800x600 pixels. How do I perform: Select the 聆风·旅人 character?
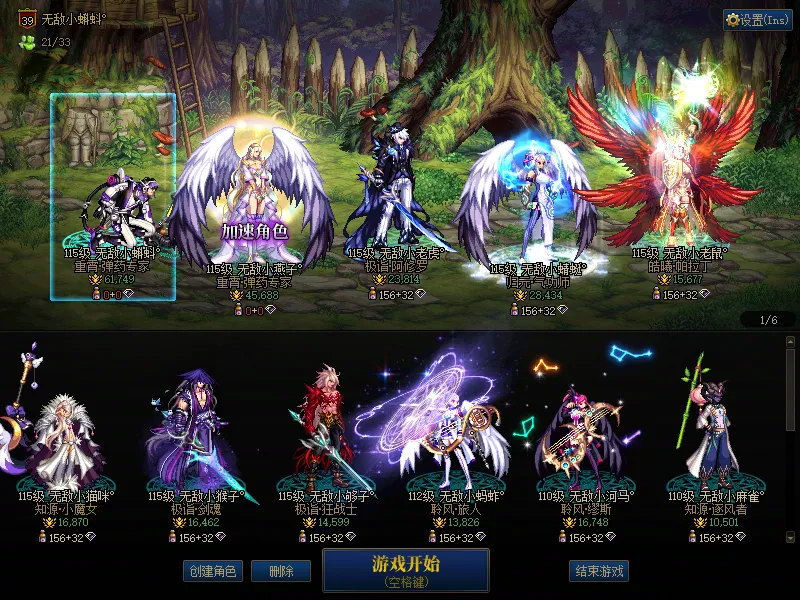[x=456, y=440]
